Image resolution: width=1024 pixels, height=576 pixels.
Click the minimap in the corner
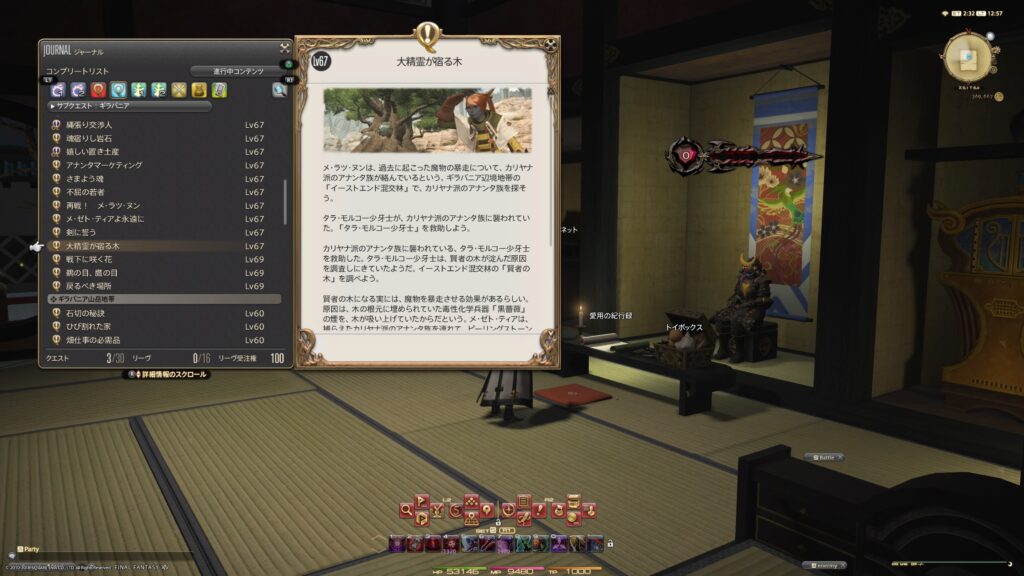pos(967,58)
